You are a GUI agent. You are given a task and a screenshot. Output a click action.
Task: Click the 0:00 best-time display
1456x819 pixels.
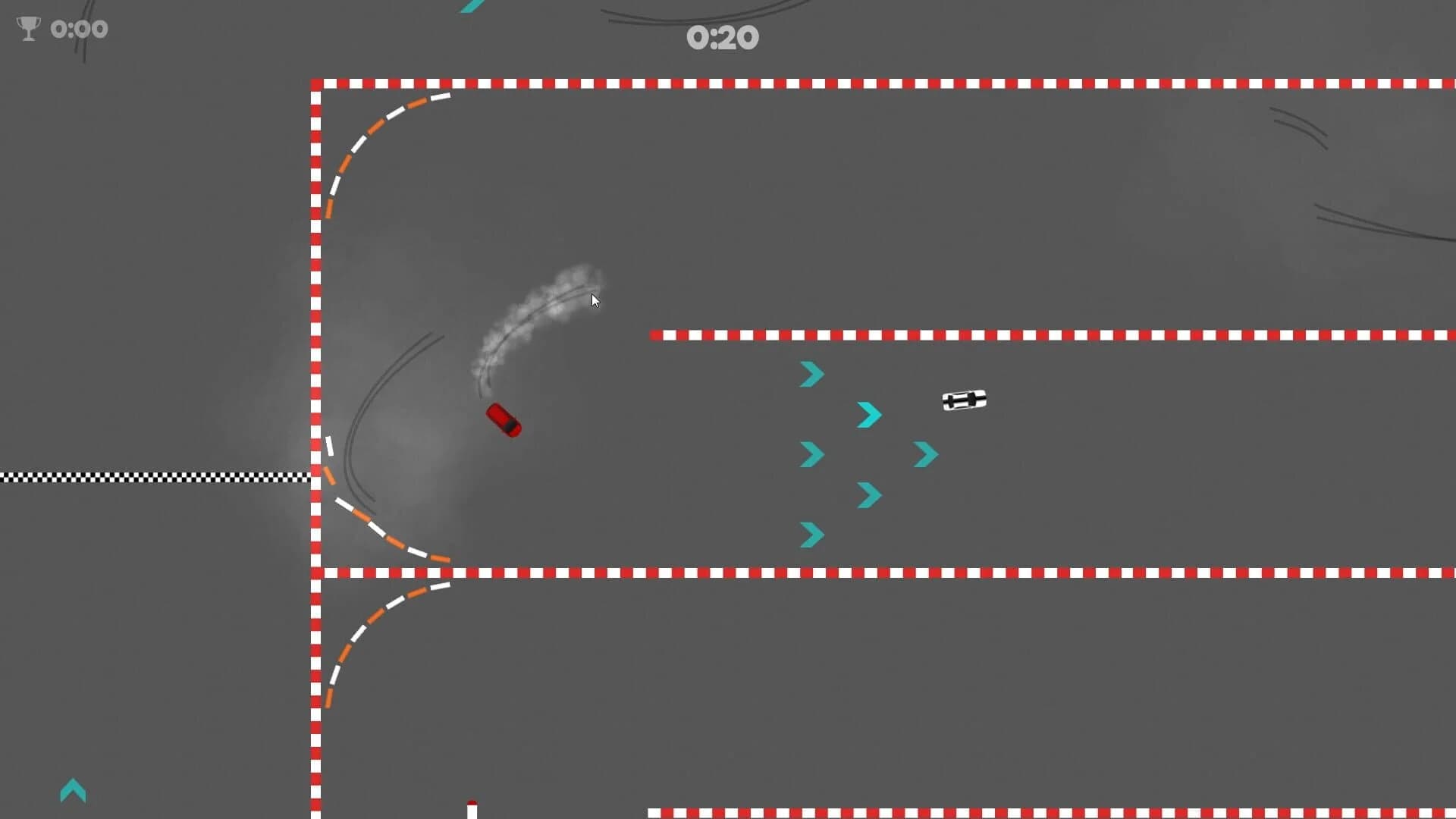[x=78, y=29]
